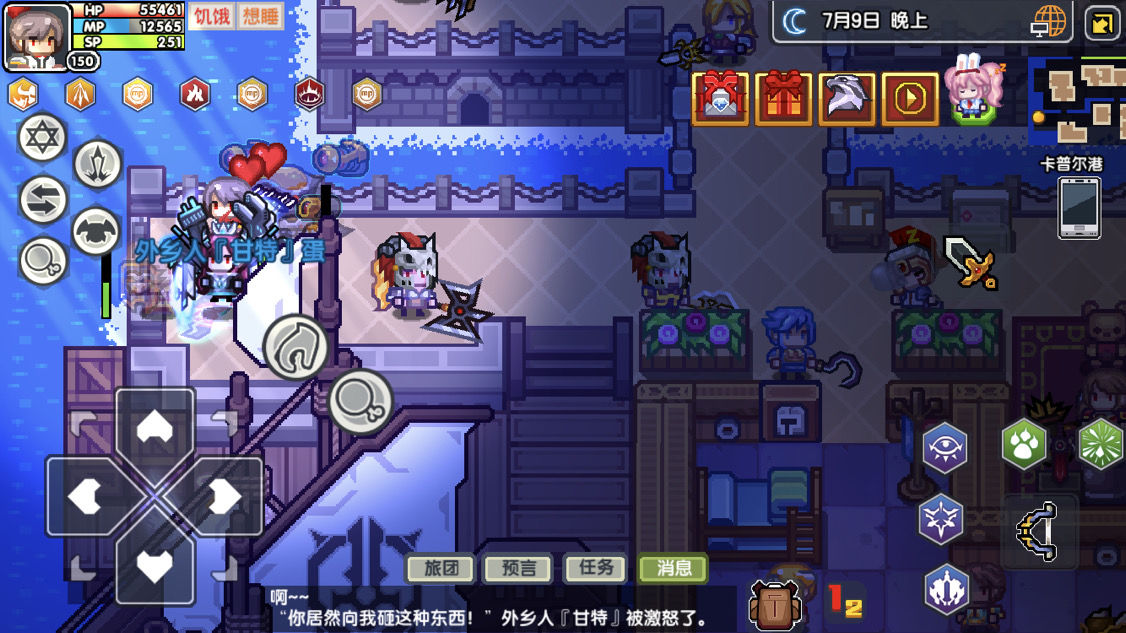
Task: Tap the swap arrows button
Action: [43, 199]
